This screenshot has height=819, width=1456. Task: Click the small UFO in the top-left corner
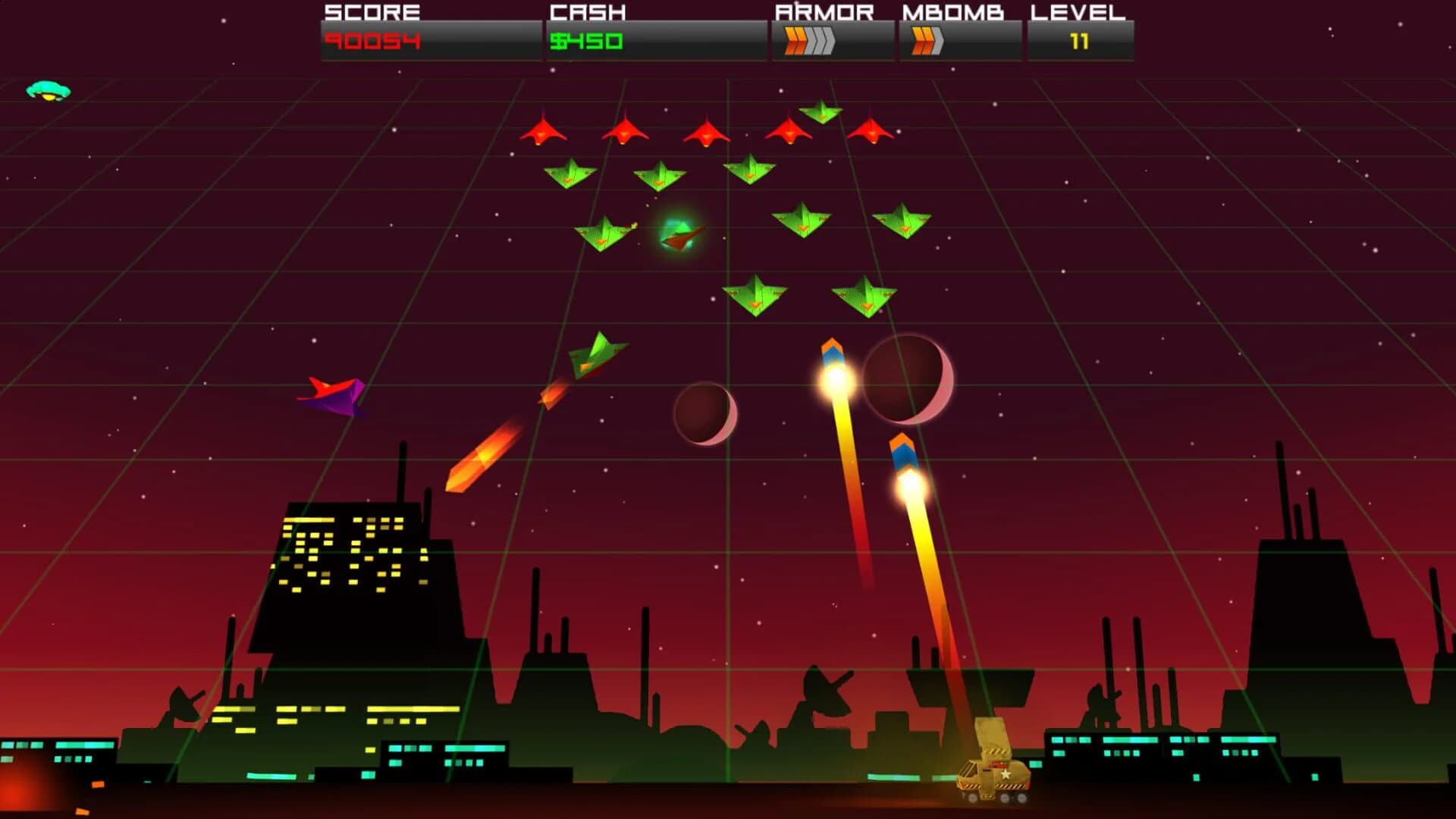(x=47, y=89)
